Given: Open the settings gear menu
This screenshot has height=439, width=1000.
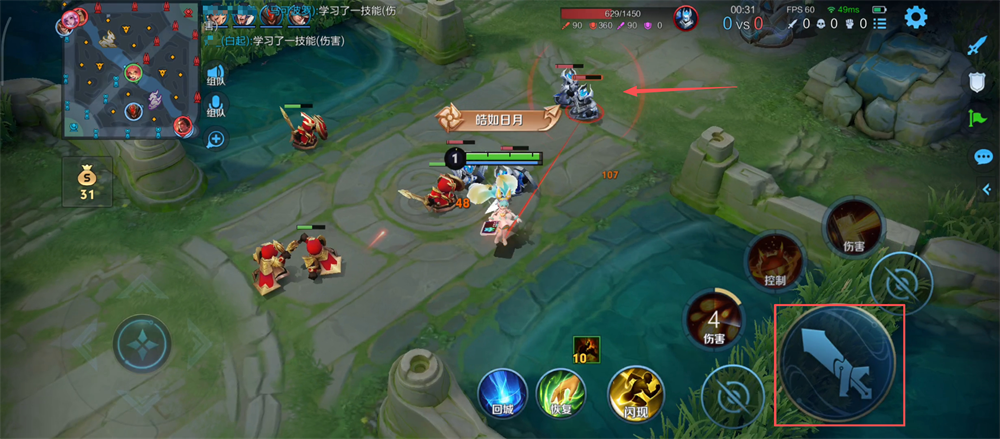Looking at the screenshot, I should [x=914, y=17].
